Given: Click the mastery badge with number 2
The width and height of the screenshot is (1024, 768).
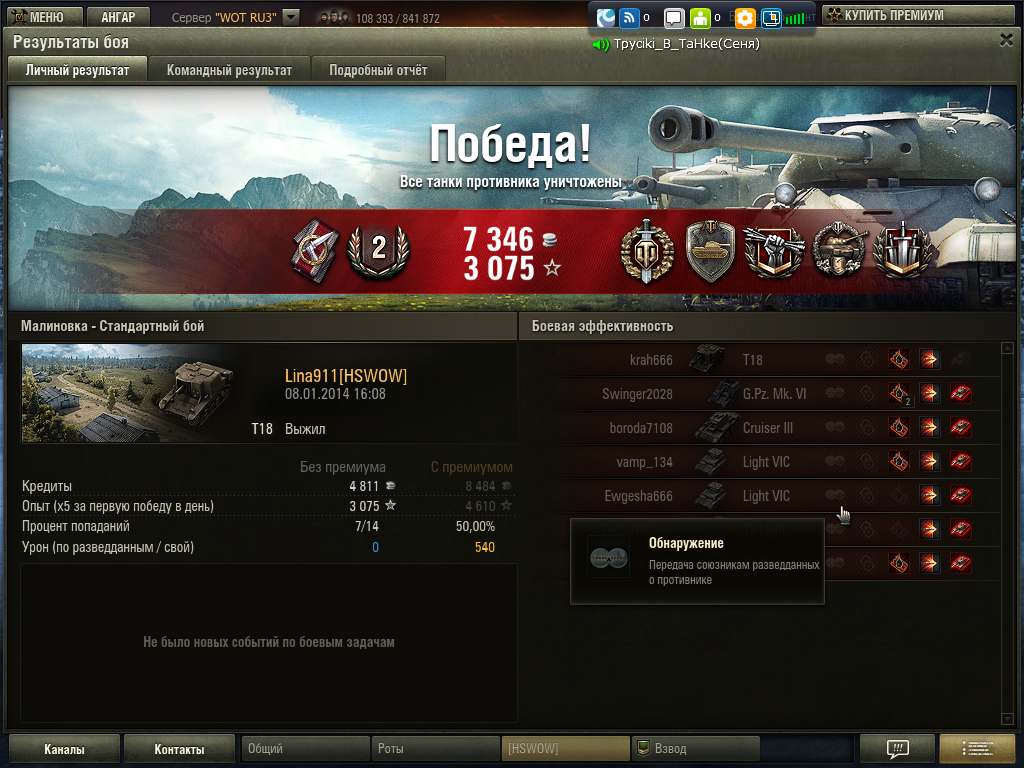Looking at the screenshot, I should tap(378, 250).
